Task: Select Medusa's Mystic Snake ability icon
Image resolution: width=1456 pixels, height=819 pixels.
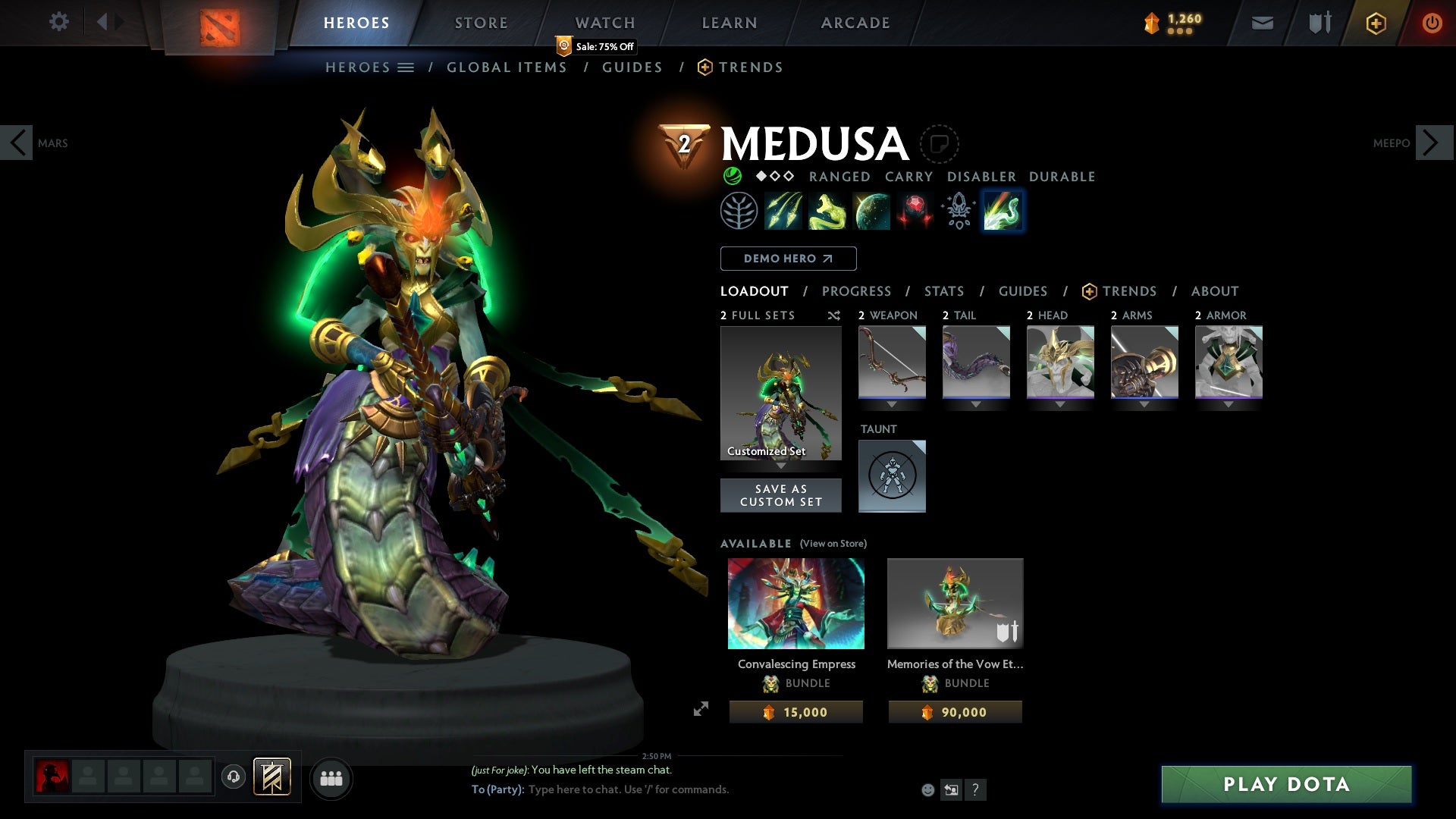Action: [x=827, y=211]
